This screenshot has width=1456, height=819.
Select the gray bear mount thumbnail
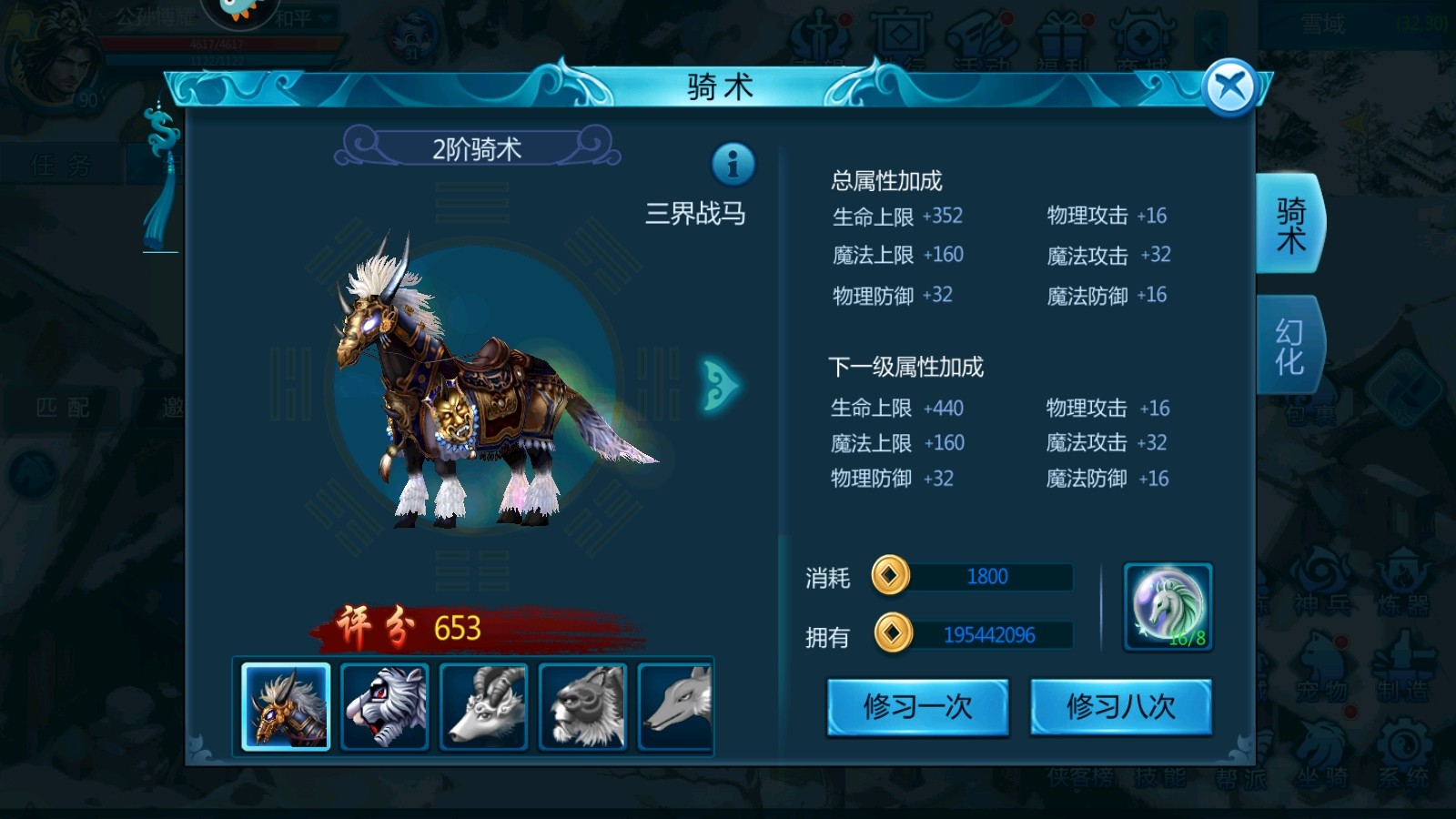[x=582, y=706]
